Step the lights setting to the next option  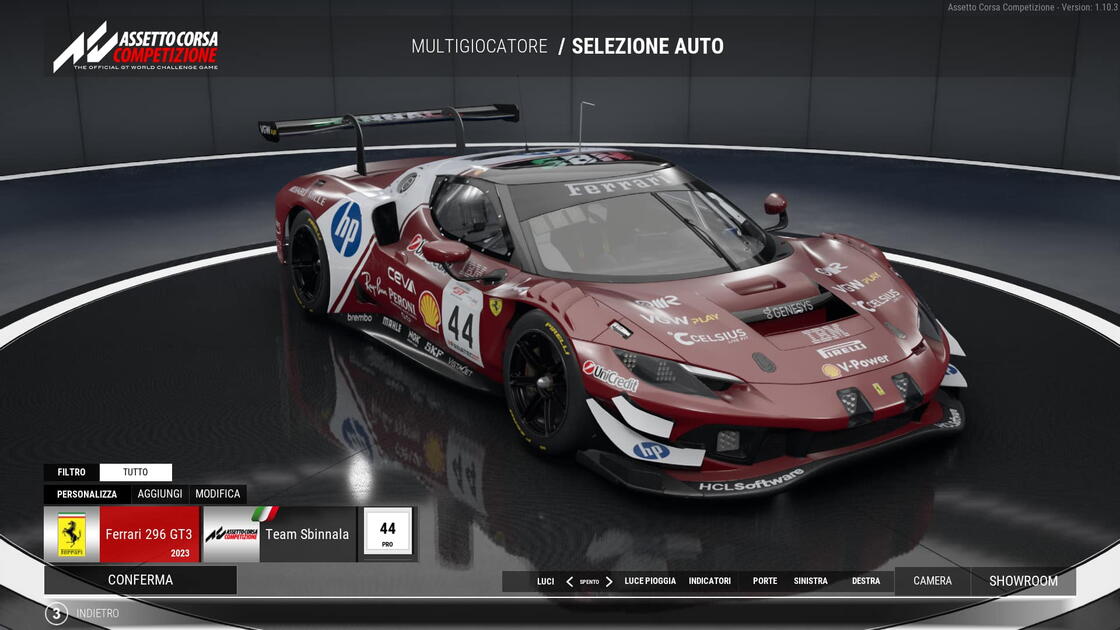tap(609, 581)
